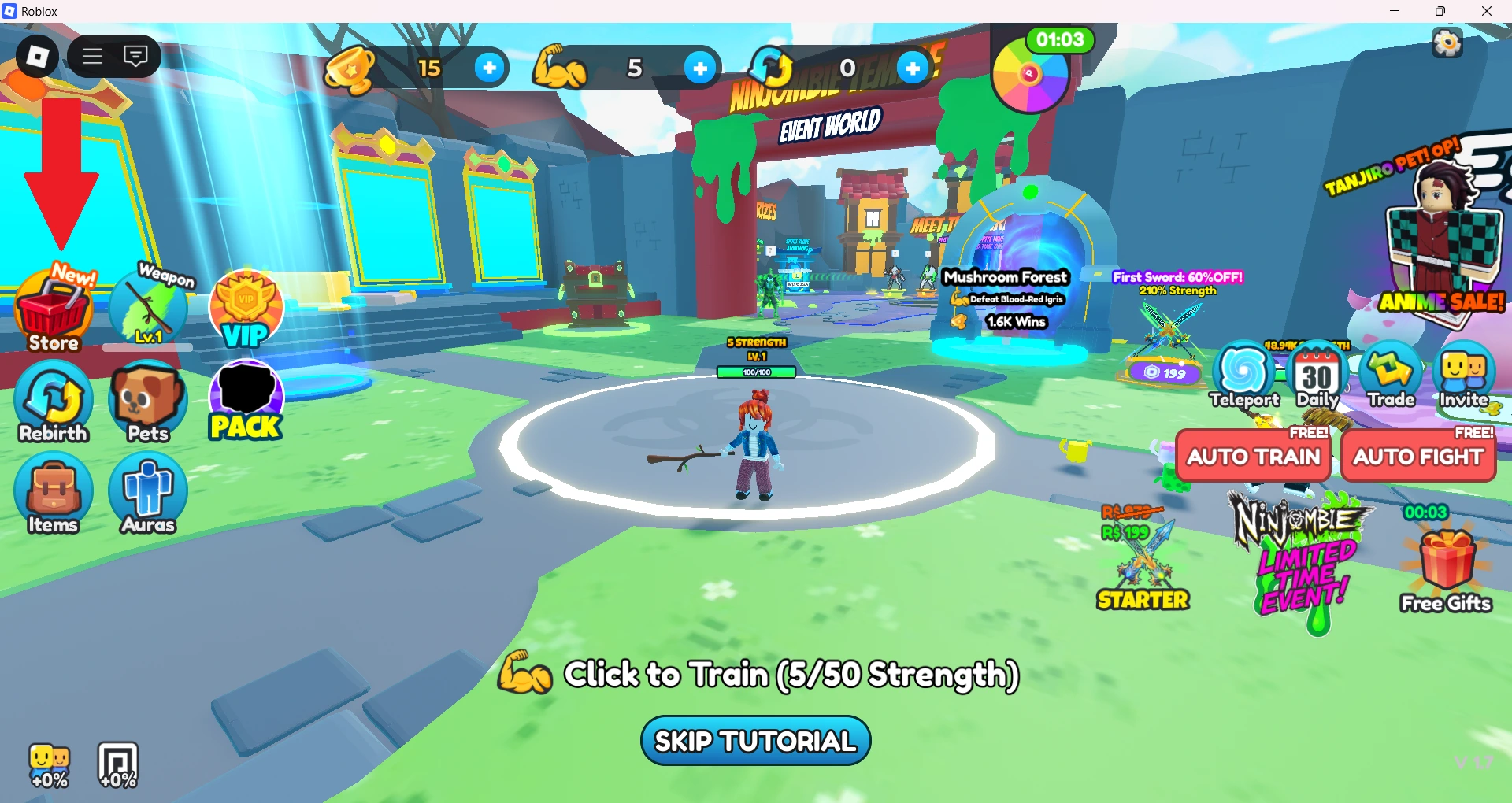This screenshot has height=803, width=1512.
Task: Close the Roblox window
Action: pyautogui.click(x=1487, y=11)
